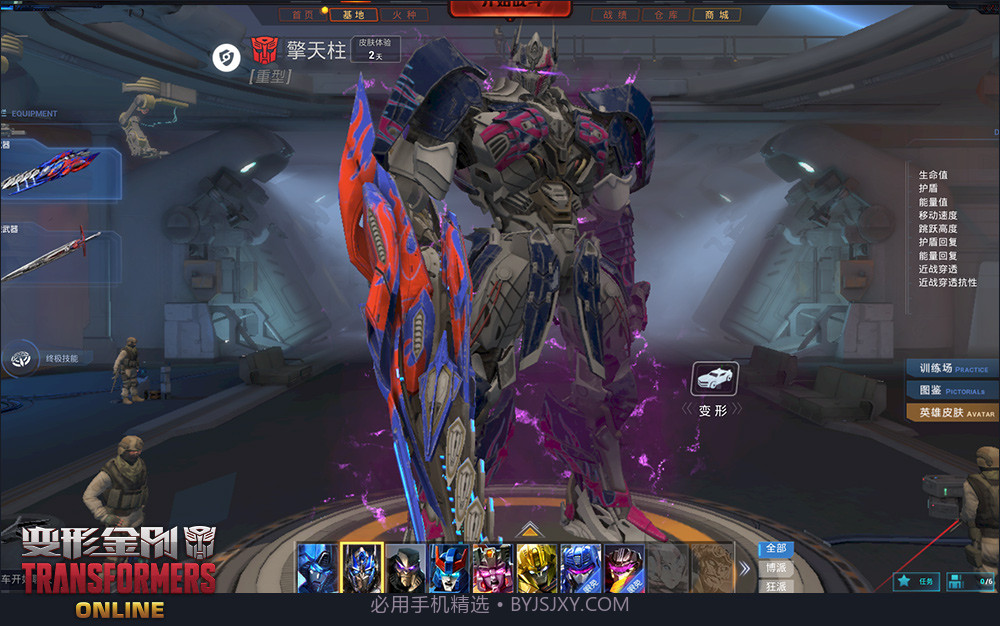The height and width of the screenshot is (626, 1000).
Task: Open the 火种 tab
Action: pyautogui.click(x=405, y=15)
